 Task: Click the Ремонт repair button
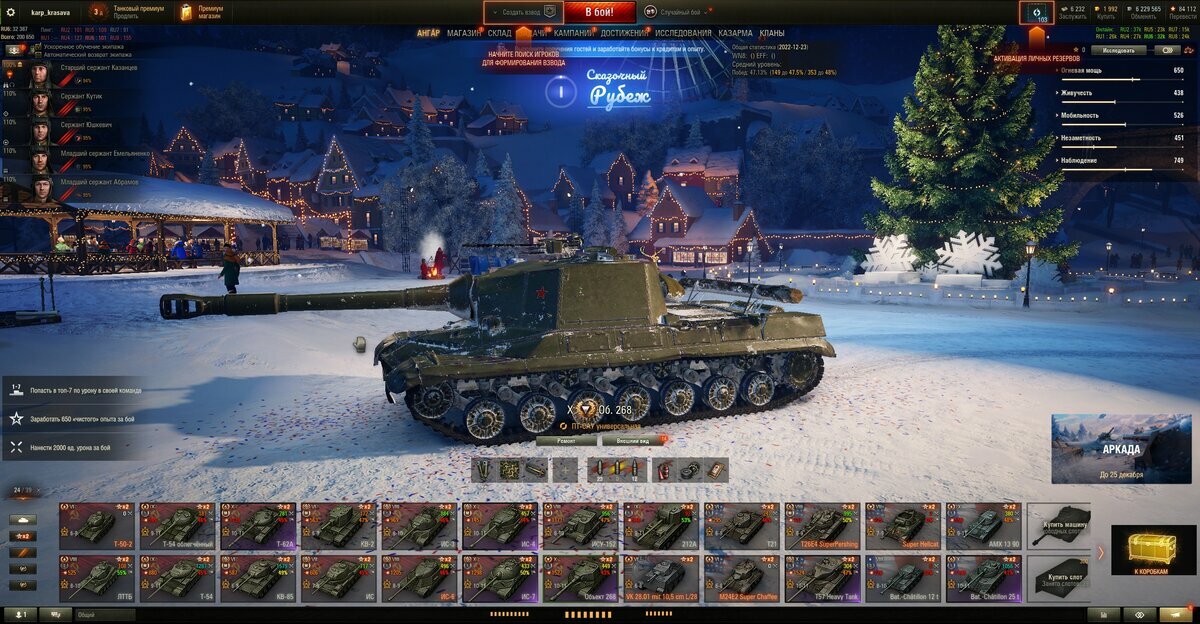pos(566,440)
